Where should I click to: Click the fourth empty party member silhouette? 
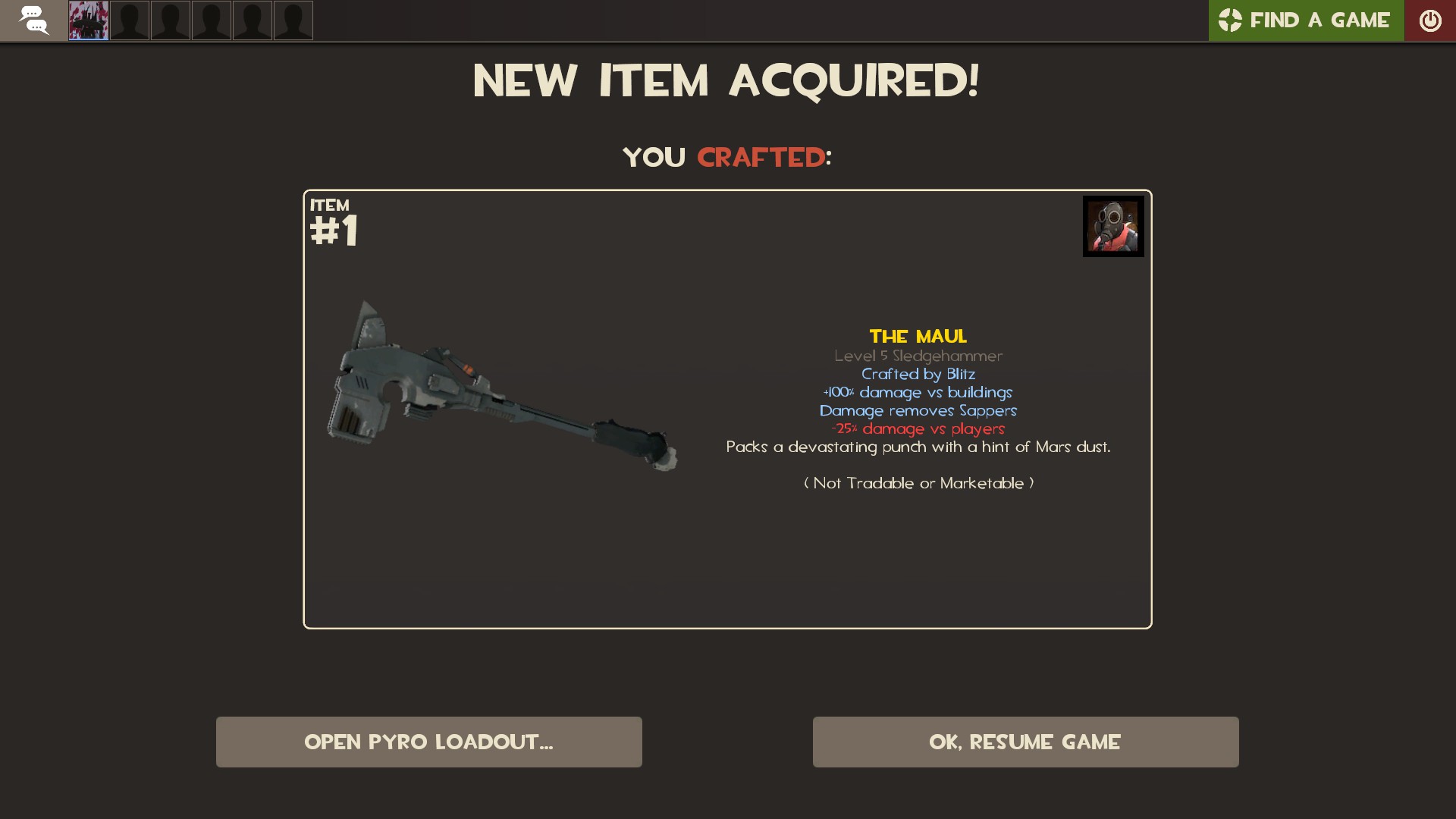[253, 20]
